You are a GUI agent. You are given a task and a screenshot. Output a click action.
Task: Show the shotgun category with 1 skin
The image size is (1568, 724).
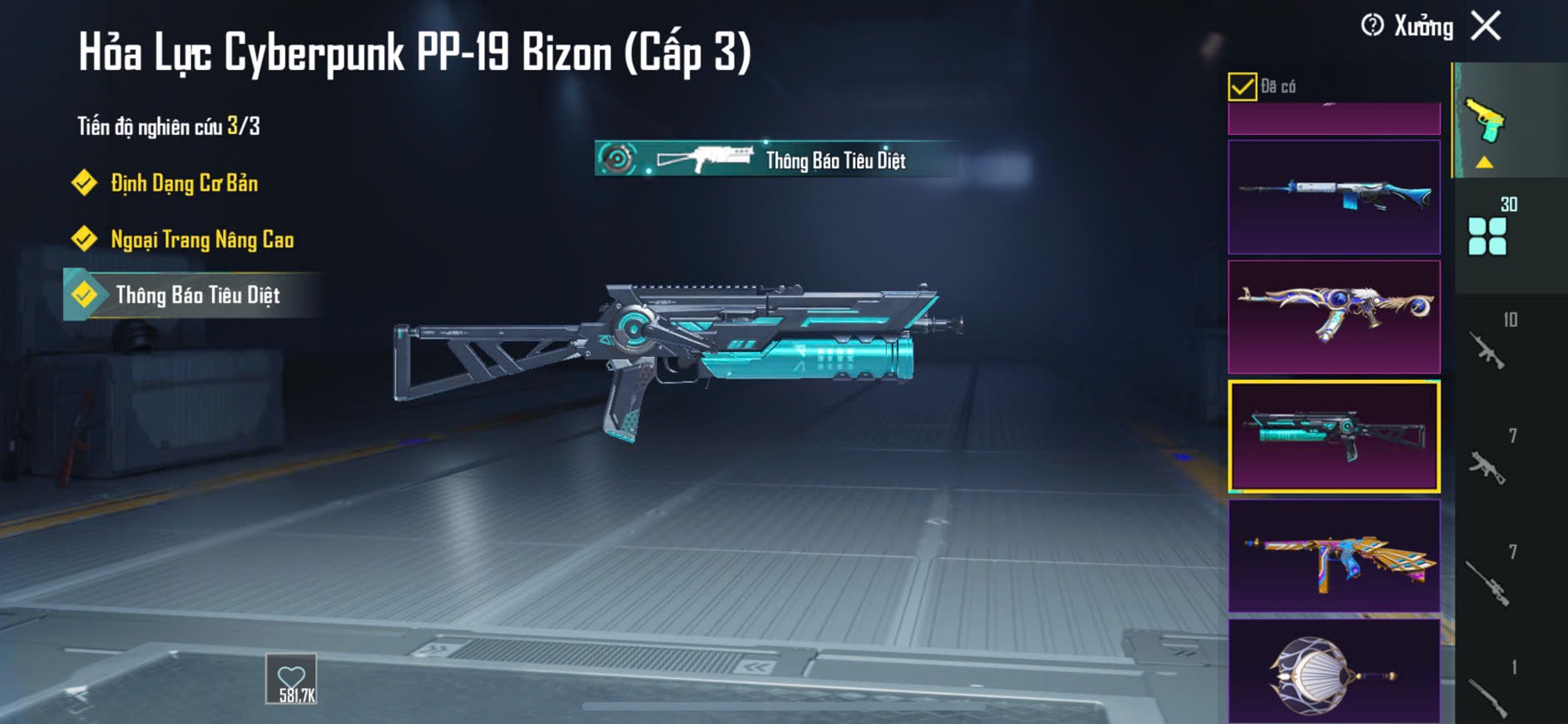[1488, 693]
